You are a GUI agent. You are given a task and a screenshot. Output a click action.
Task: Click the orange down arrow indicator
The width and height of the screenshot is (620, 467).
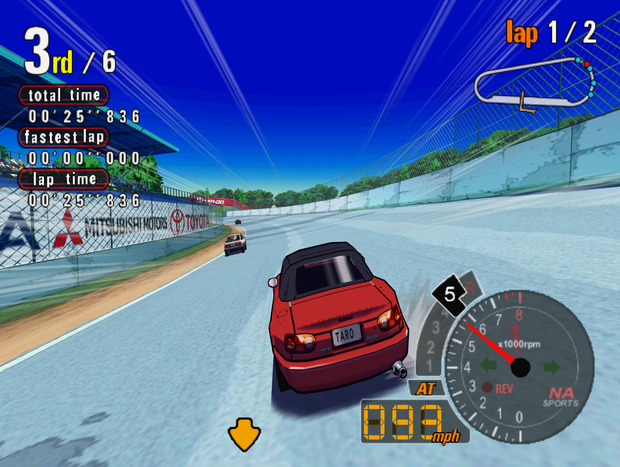[243, 434]
